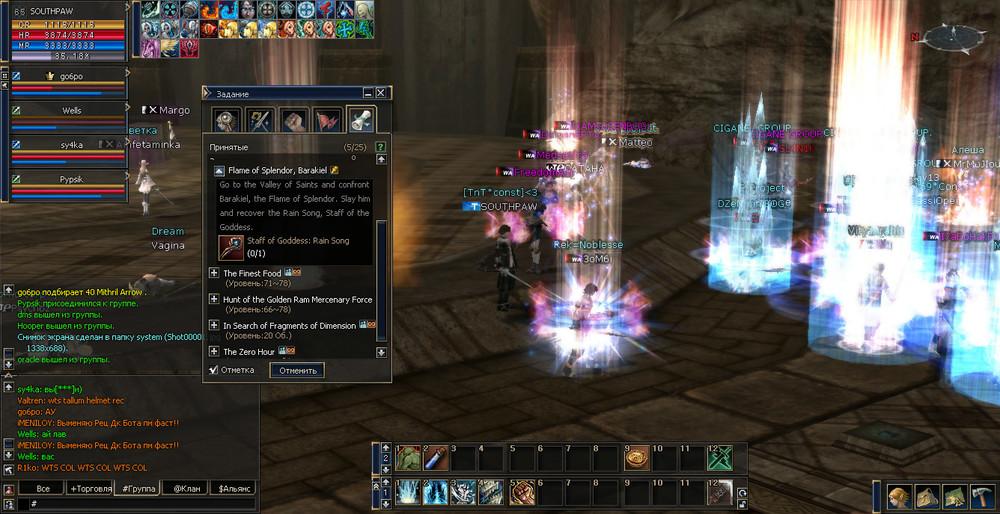Screen dimensions: 1000x514
Task: Toggle the Отметка checkbox
Action: pos(213,370)
